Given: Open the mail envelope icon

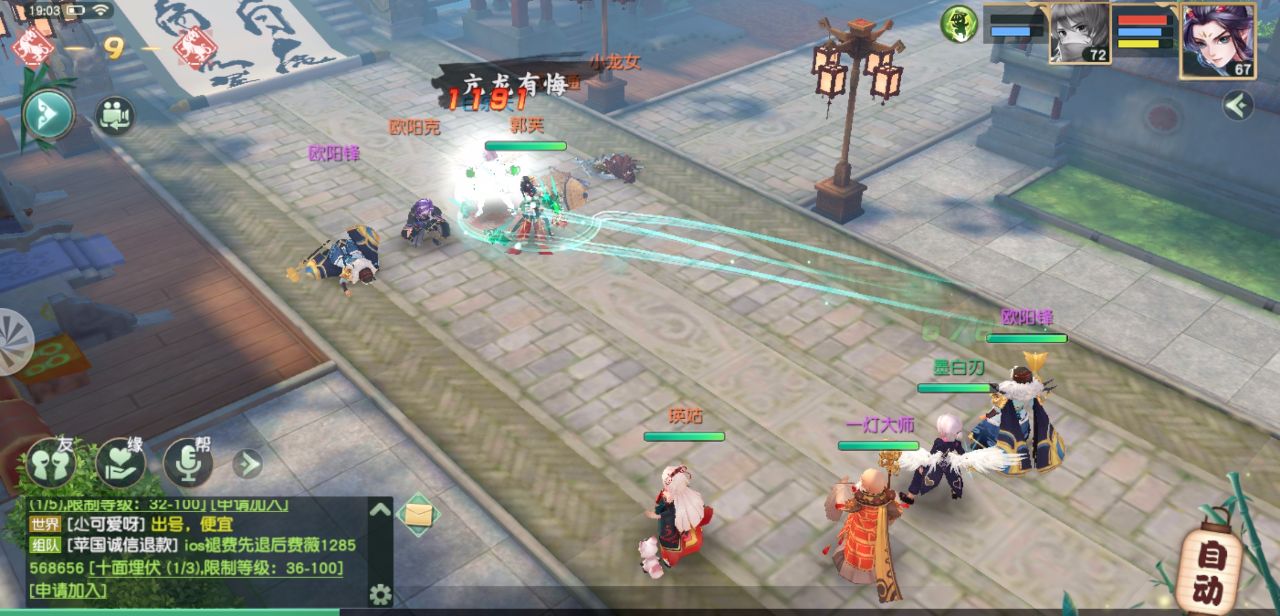Looking at the screenshot, I should pyautogui.click(x=418, y=515).
